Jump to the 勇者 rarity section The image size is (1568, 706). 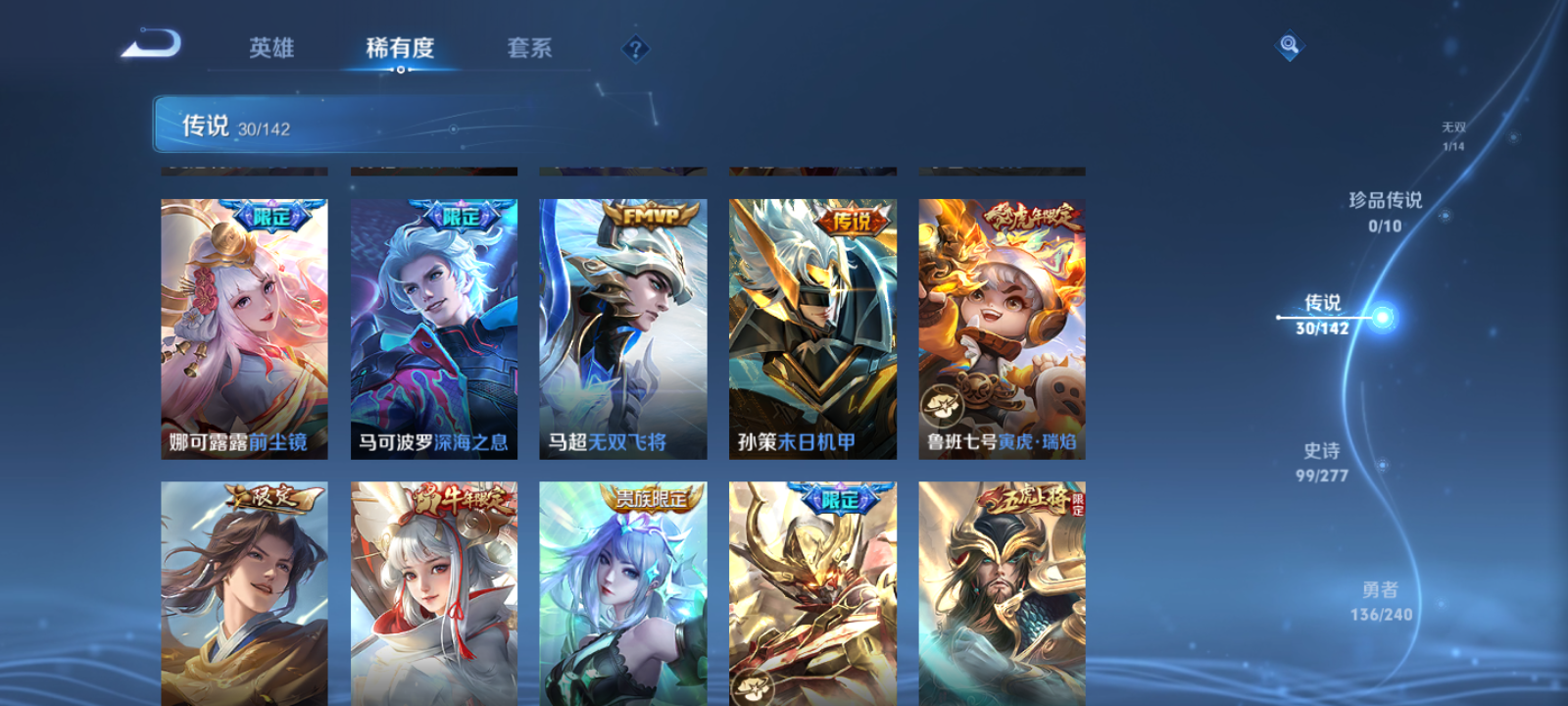click(1382, 598)
